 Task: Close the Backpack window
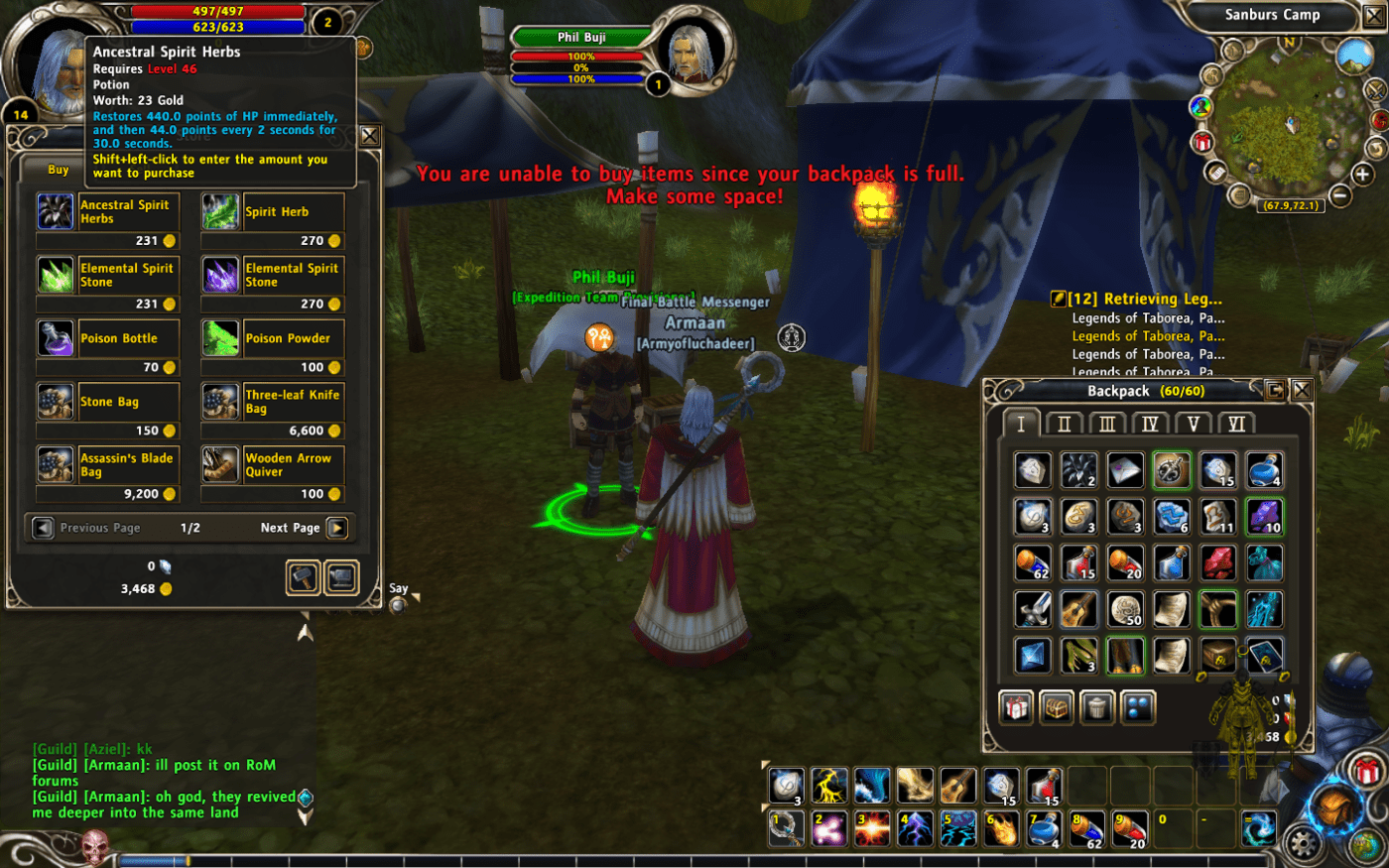[x=1302, y=390]
